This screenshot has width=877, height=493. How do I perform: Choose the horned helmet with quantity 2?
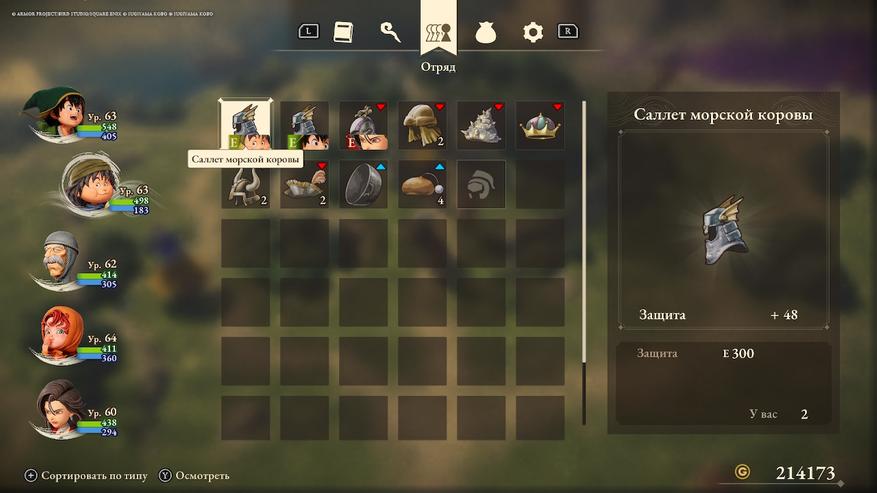tap(245, 184)
